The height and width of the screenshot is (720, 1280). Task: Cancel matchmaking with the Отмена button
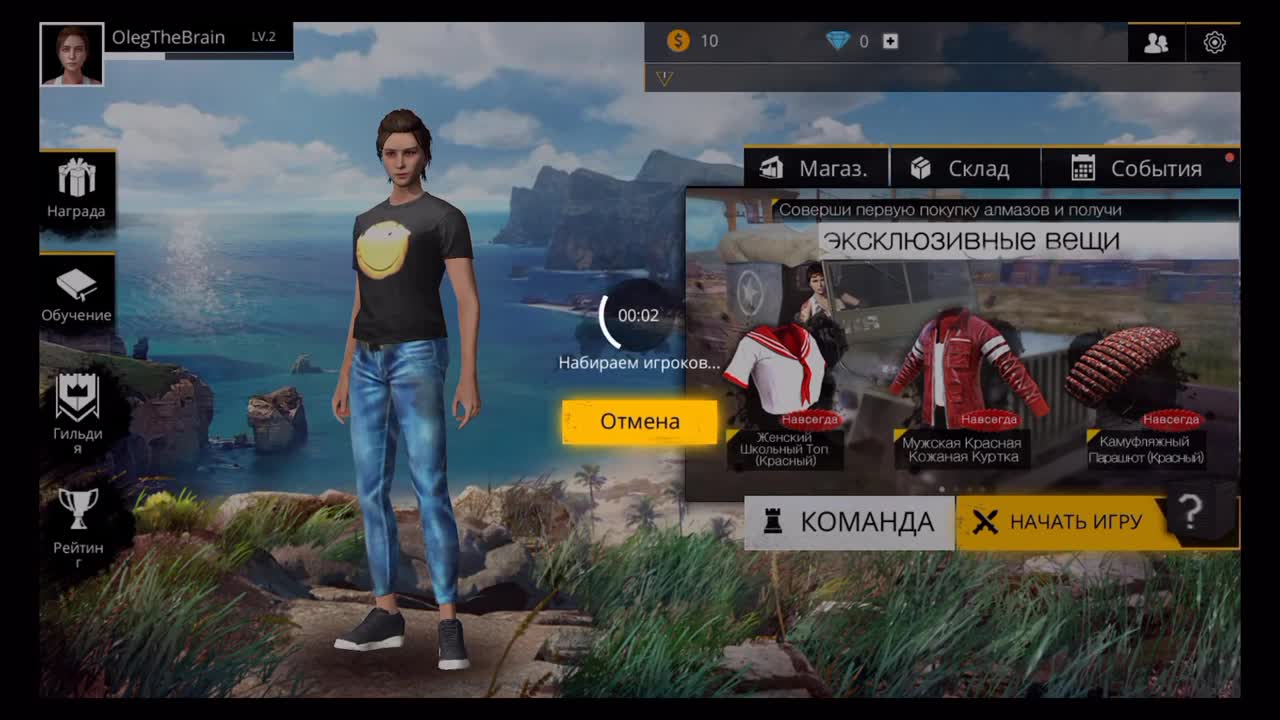[639, 422]
